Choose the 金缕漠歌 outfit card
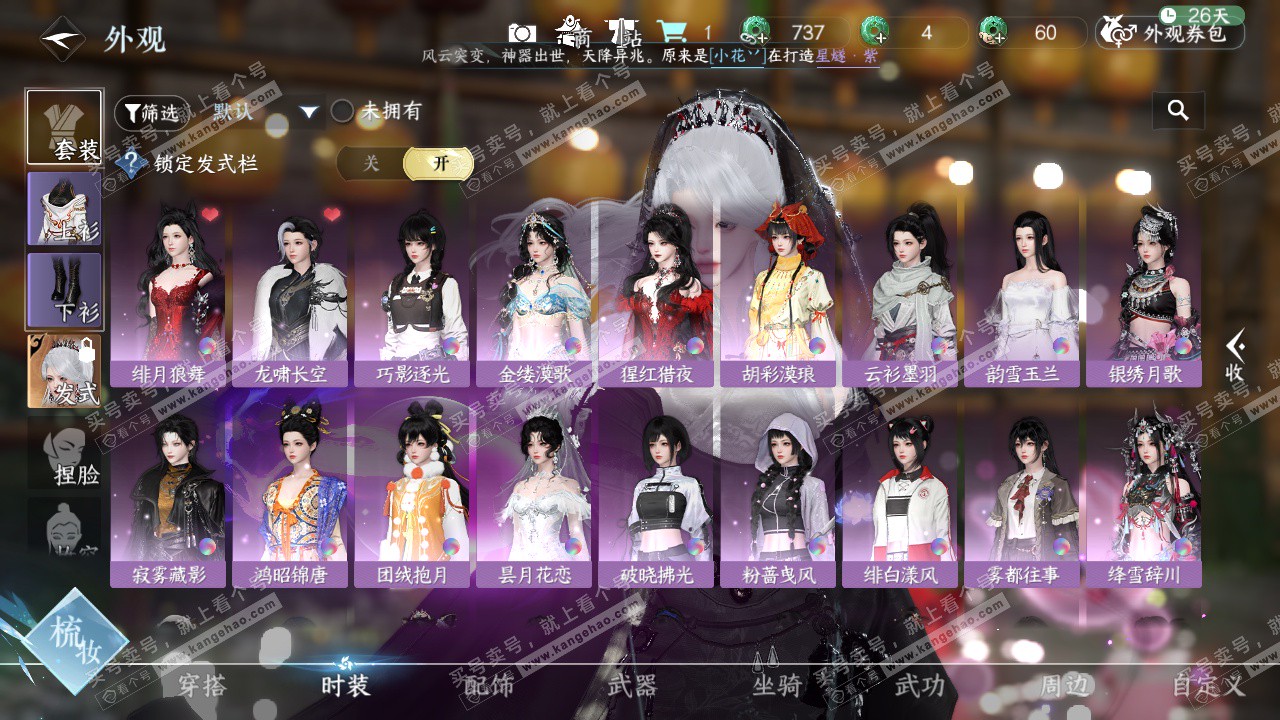Image resolution: width=1280 pixels, height=720 pixels. [x=534, y=295]
